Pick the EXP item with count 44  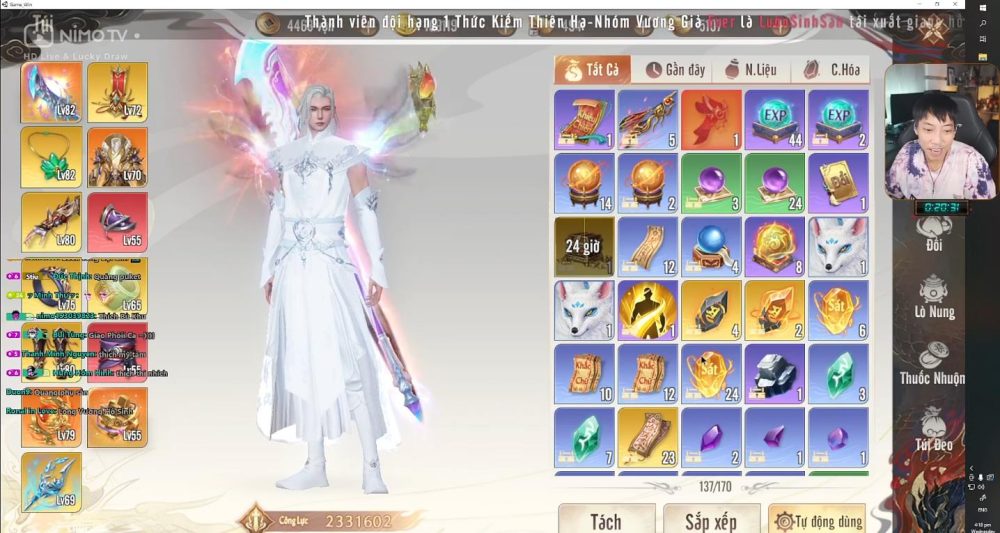(x=774, y=120)
